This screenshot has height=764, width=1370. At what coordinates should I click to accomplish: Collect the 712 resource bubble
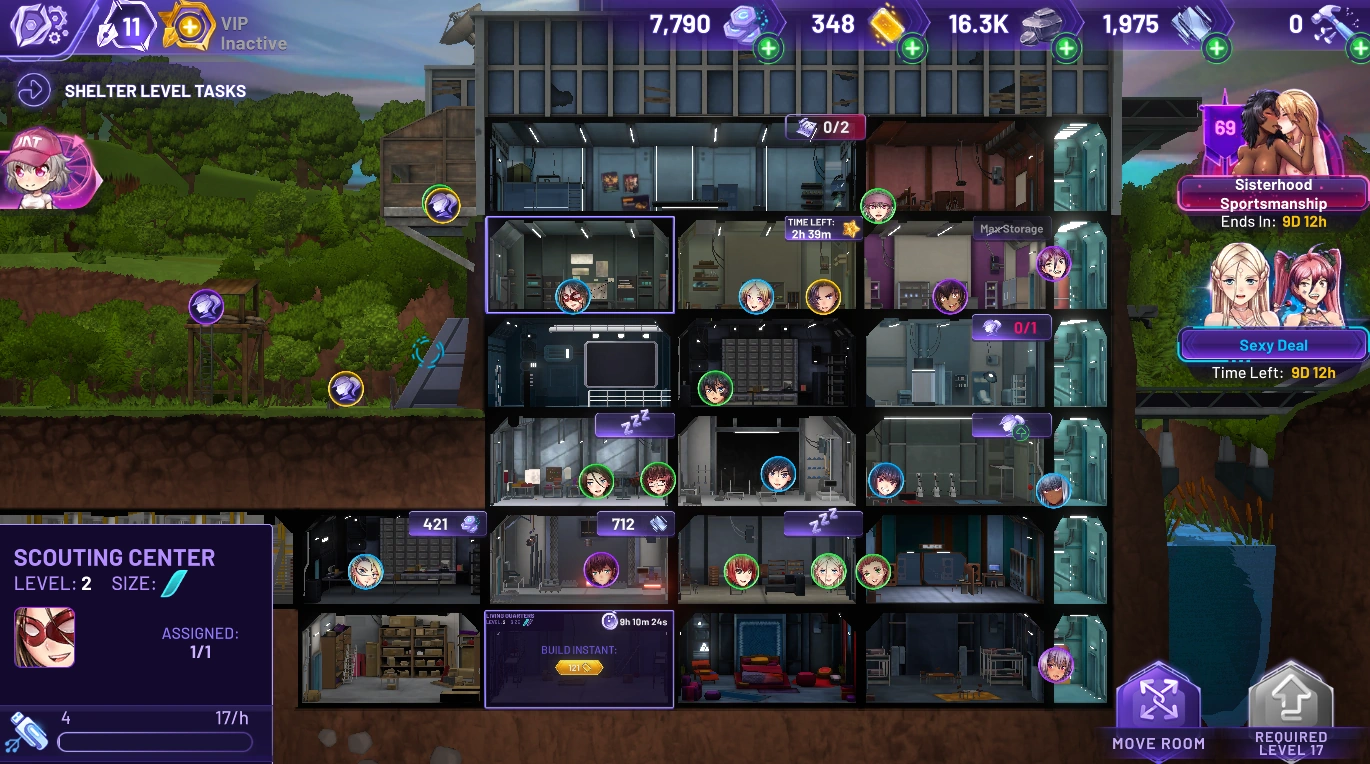click(x=635, y=524)
